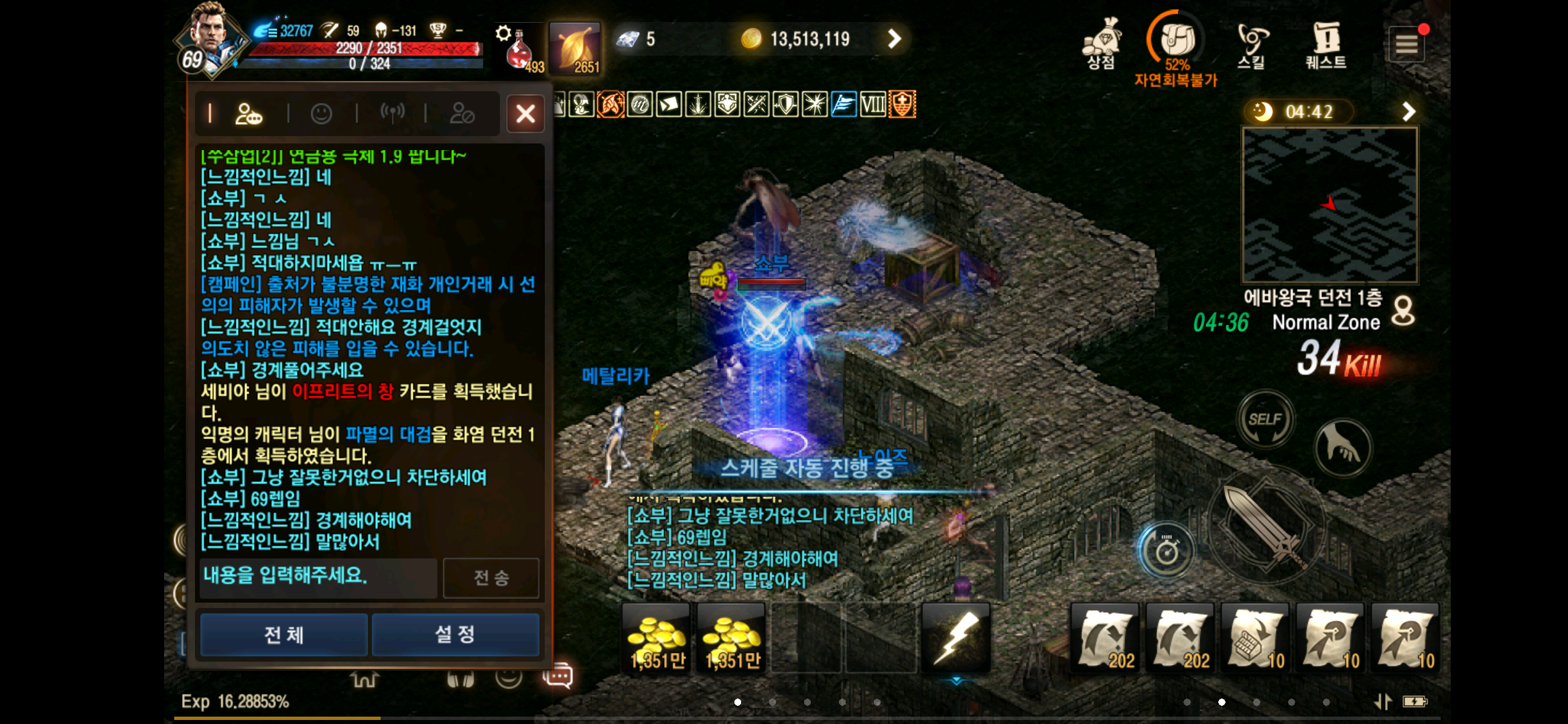This screenshot has width=1568, height=724.
Task: Open the broadcast antenna chat channel
Action: tap(394, 113)
